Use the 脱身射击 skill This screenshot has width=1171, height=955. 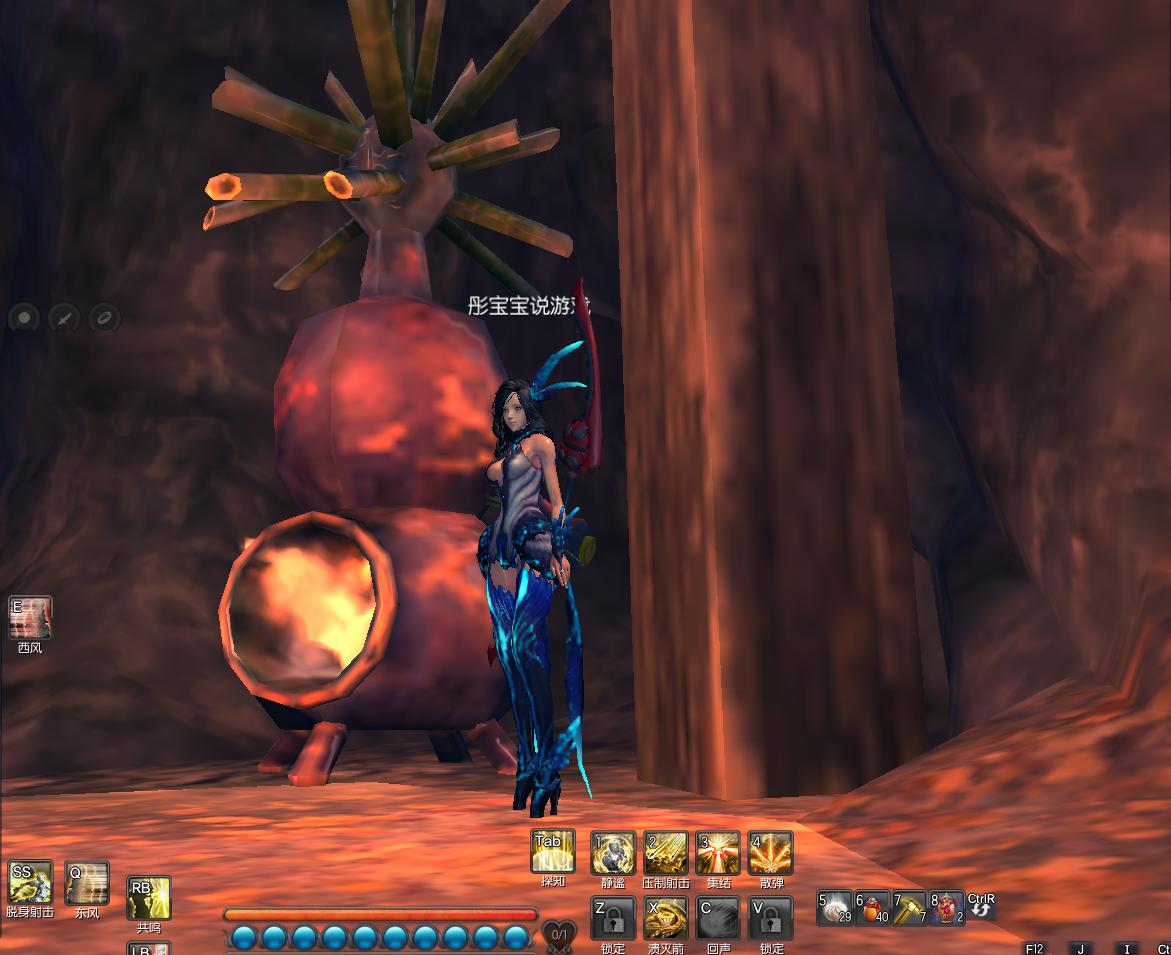pyautogui.click(x=30, y=883)
